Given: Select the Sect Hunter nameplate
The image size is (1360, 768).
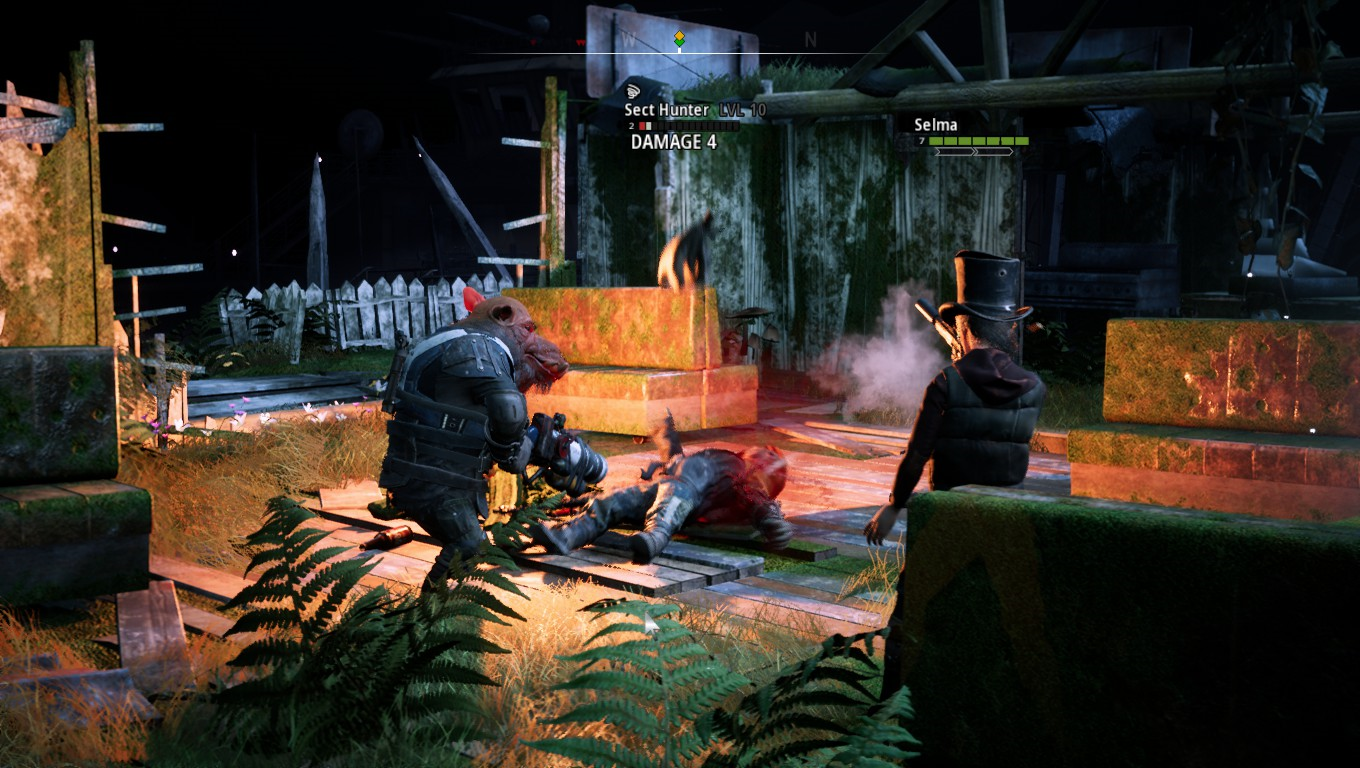Looking at the screenshot, I should click(x=666, y=110).
